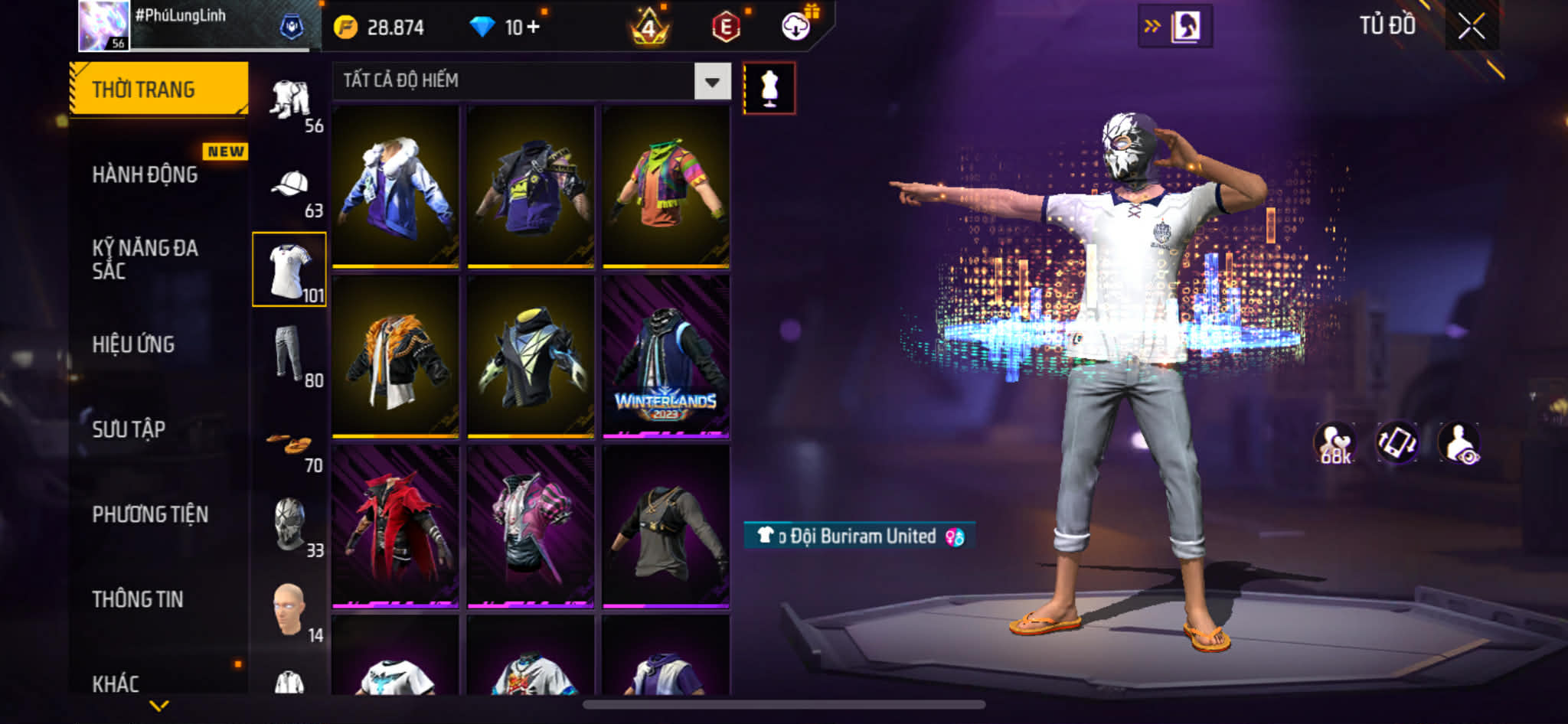Open the Hành Động menu entry
Image resolution: width=1568 pixels, height=724 pixels.
[x=145, y=175]
